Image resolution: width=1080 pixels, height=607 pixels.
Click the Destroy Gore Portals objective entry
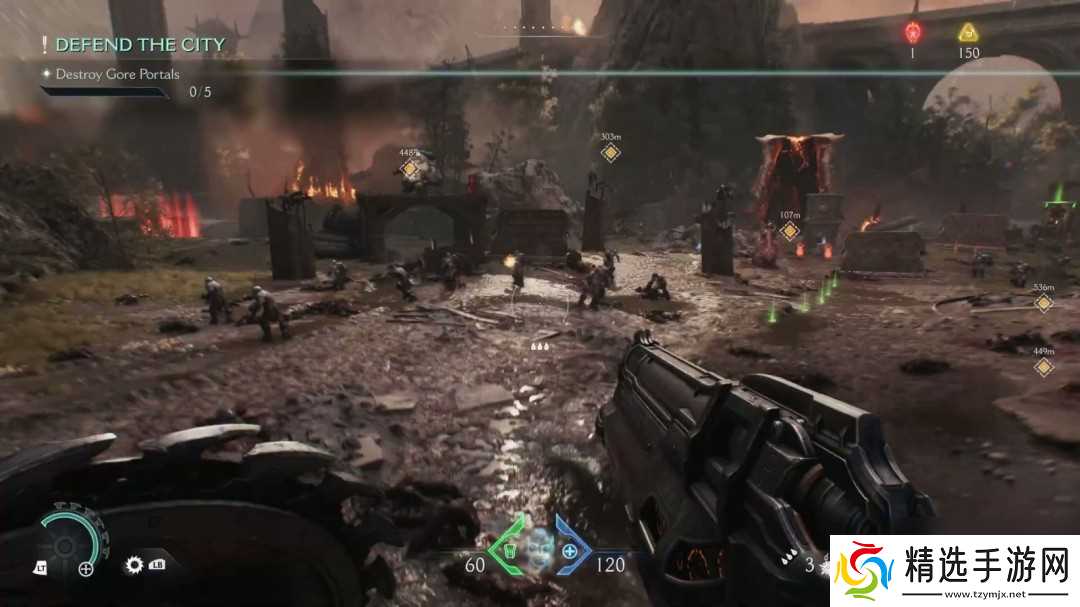coord(117,74)
